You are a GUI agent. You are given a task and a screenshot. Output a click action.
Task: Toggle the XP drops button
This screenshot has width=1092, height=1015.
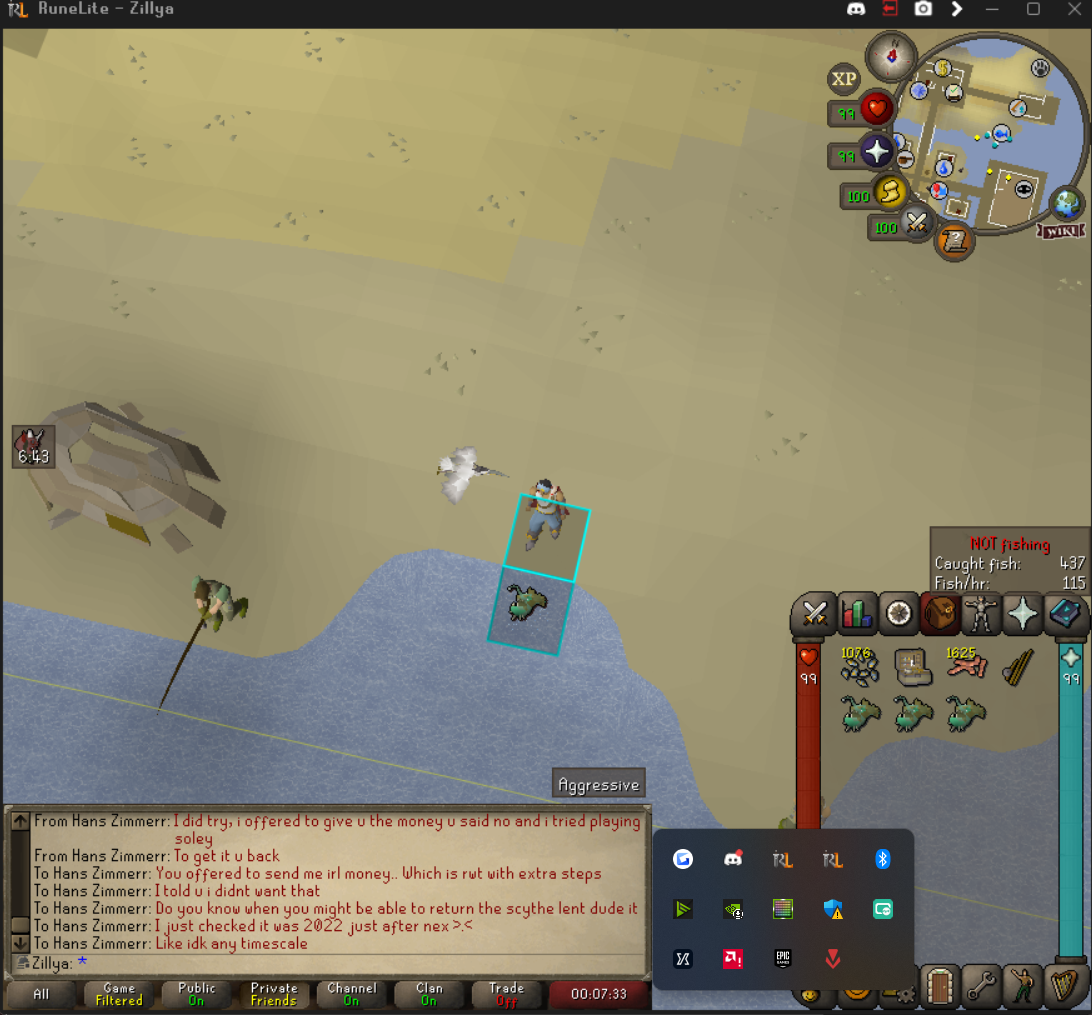point(845,79)
